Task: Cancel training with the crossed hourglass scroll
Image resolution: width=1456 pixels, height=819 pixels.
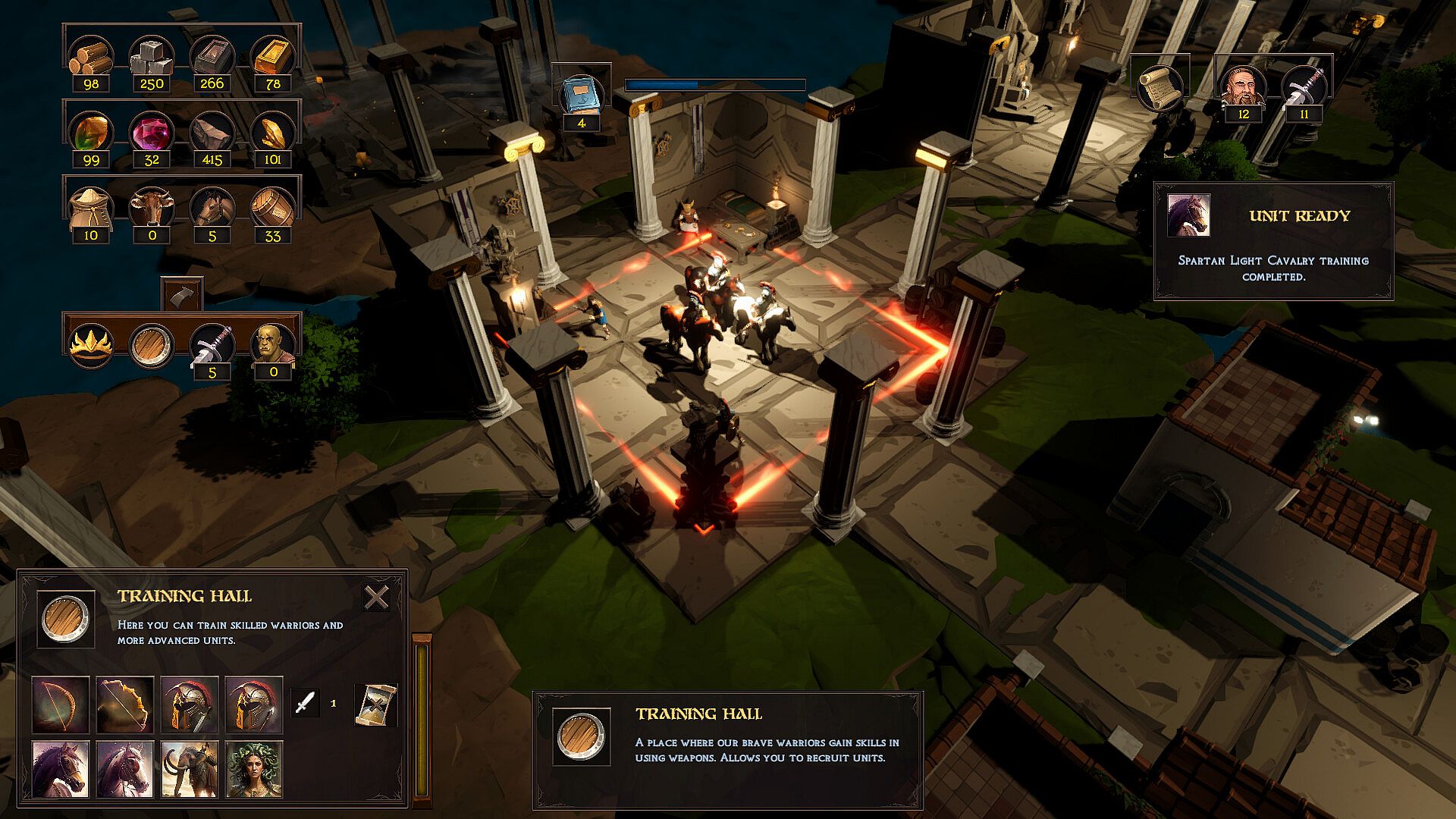Action: [x=375, y=704]
